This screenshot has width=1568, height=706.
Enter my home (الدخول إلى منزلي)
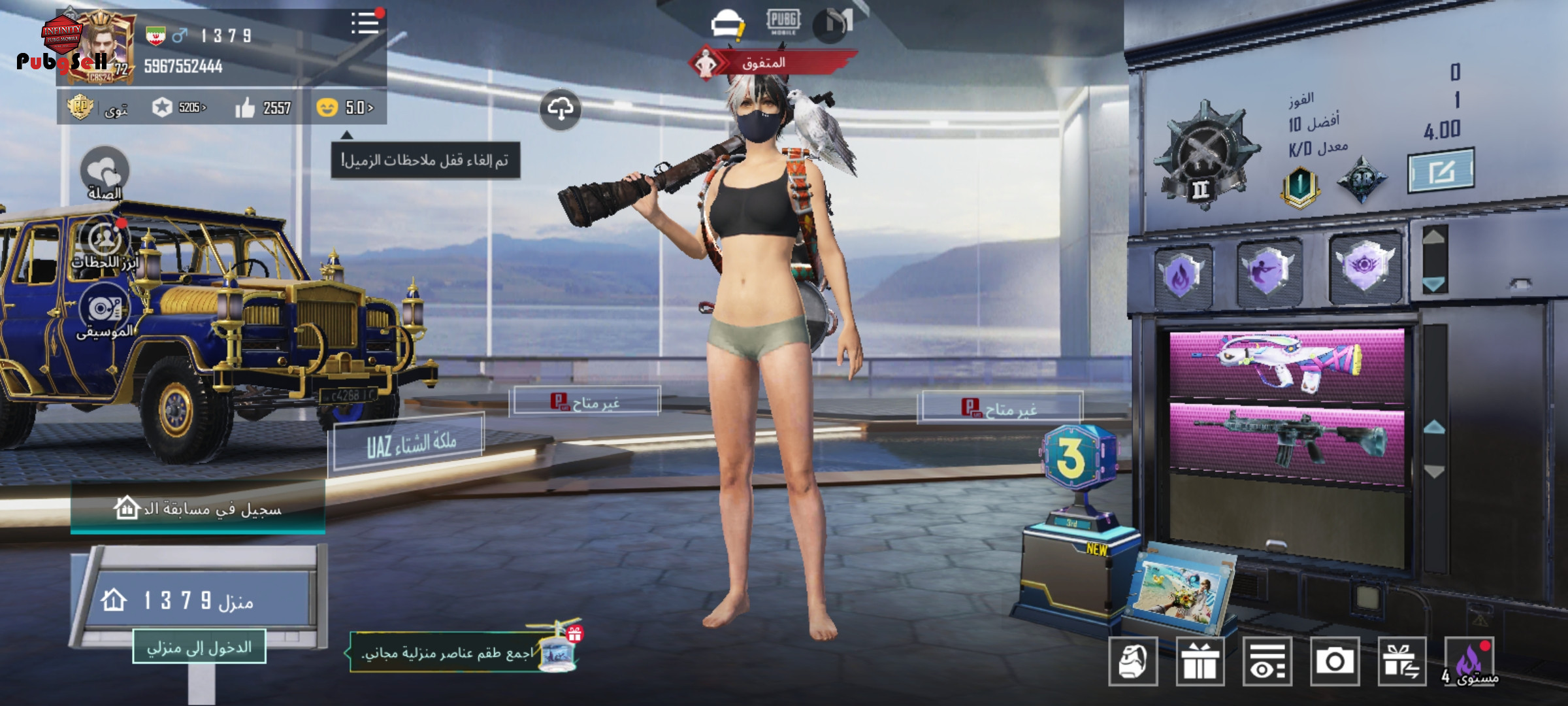[199, 647]
